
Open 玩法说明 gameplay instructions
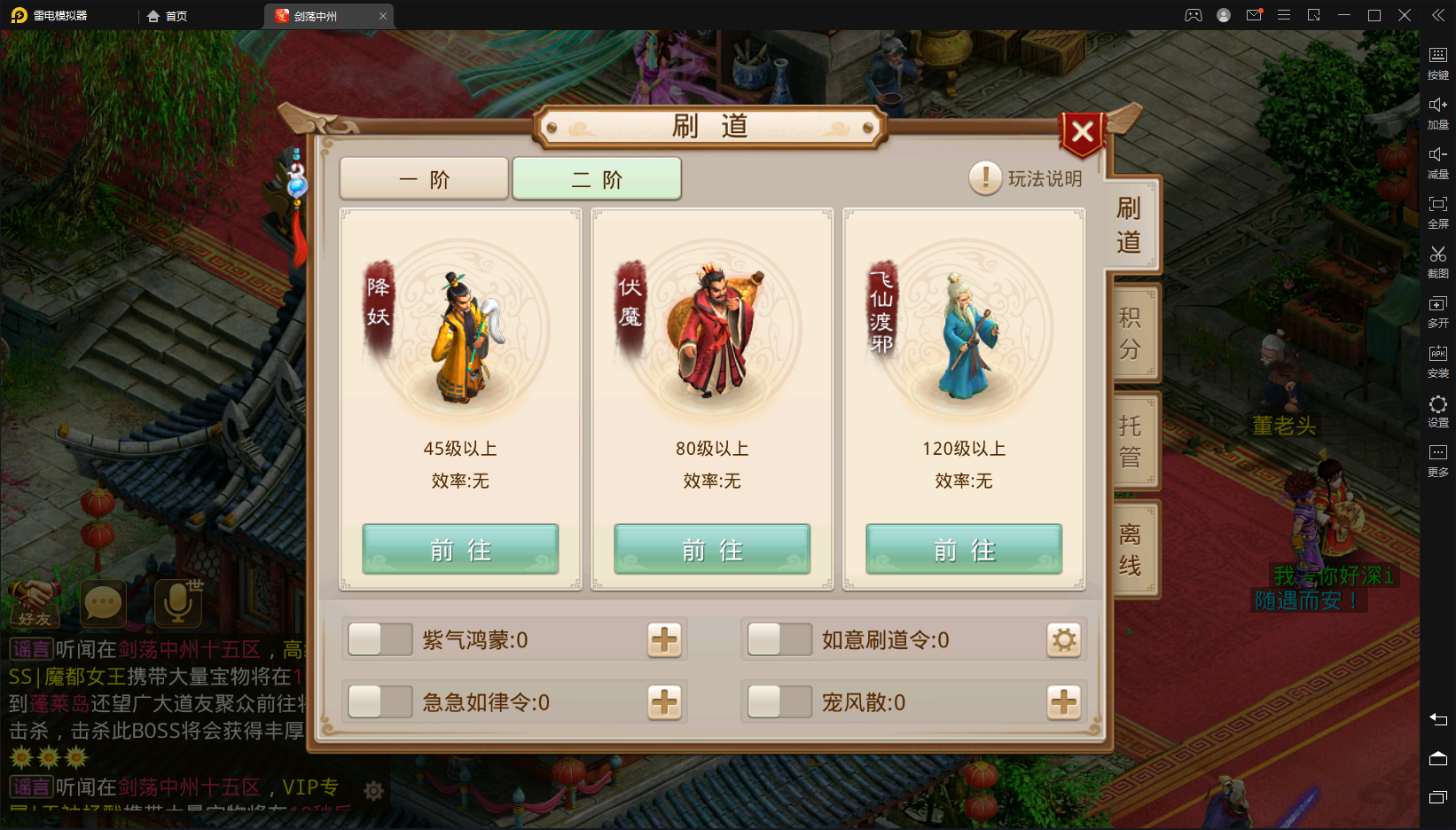tap(1026, 178)
